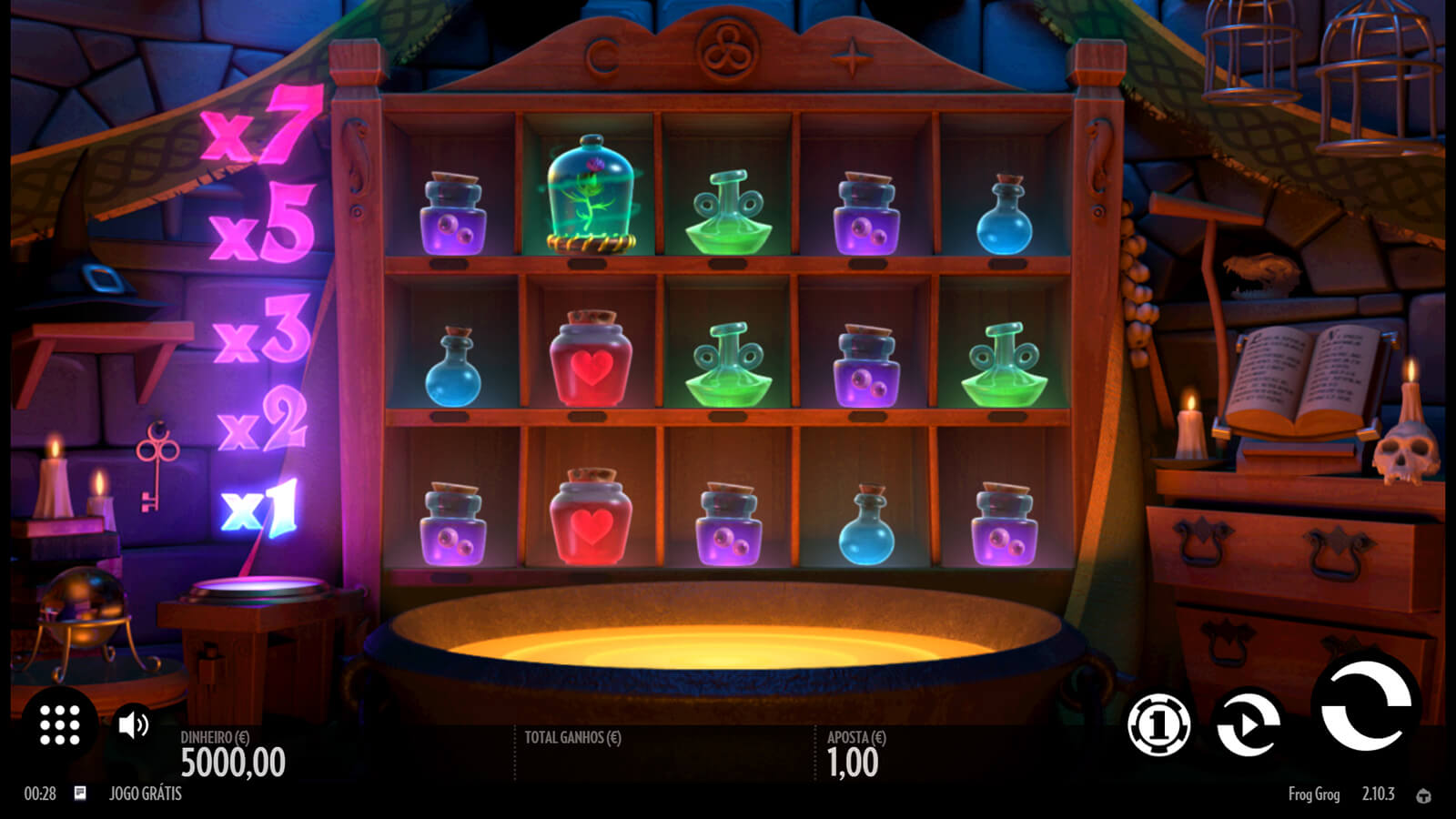Toggle the sound speaker icon

point(134,724)
